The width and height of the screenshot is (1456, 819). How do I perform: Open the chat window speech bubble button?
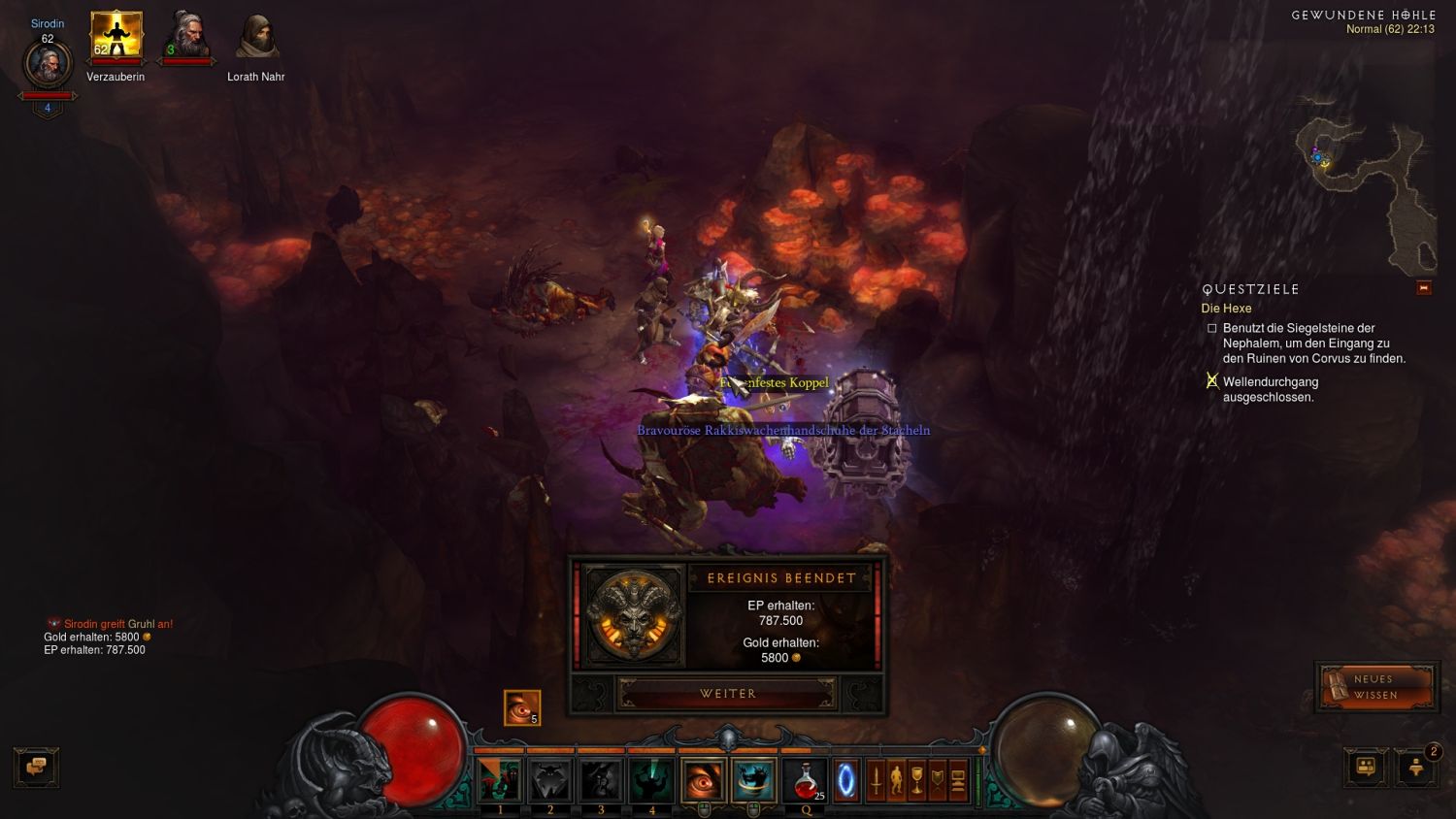(x=36, y=768)
